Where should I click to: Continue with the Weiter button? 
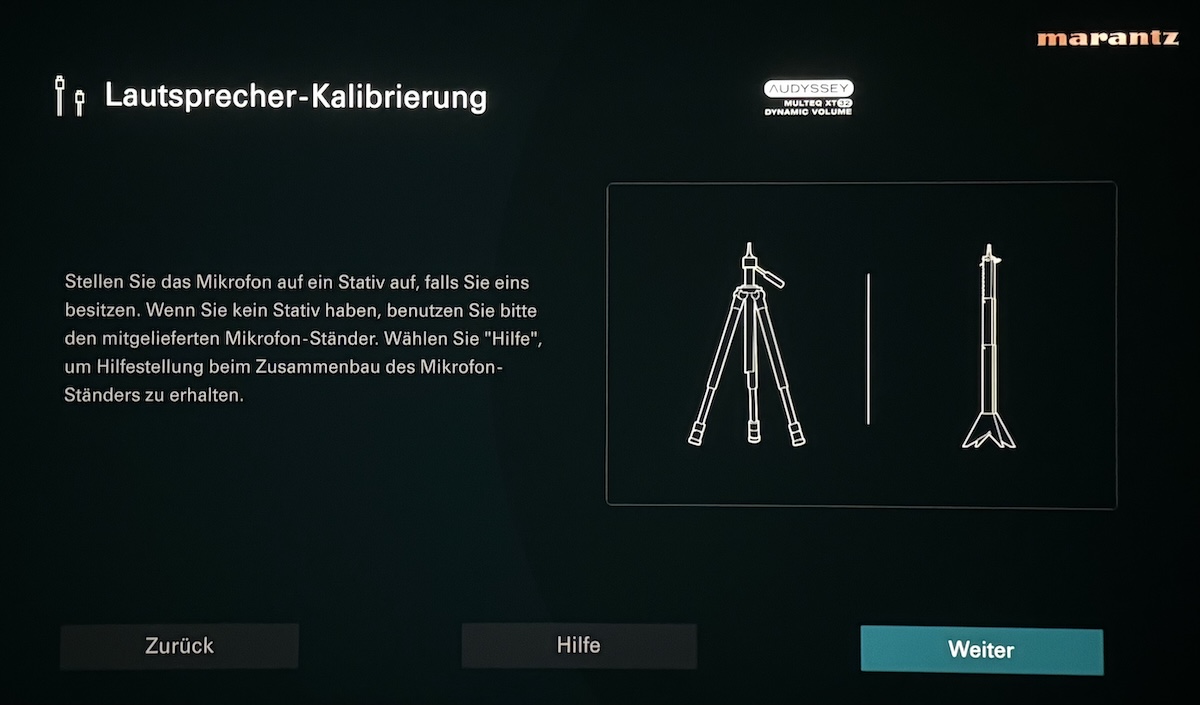(981, 650)
